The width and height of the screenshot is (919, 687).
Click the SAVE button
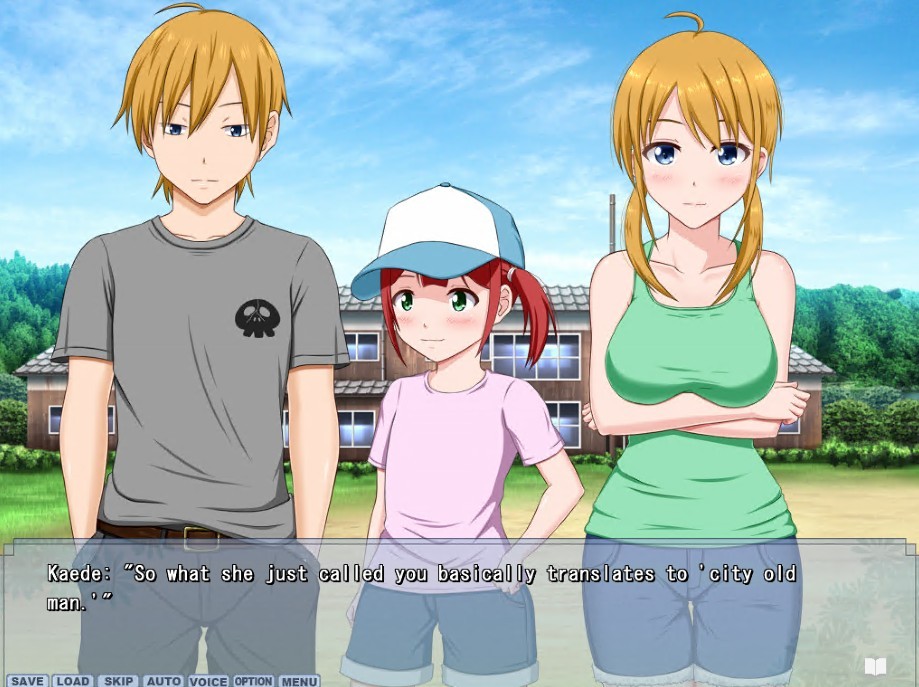[28, 681]
